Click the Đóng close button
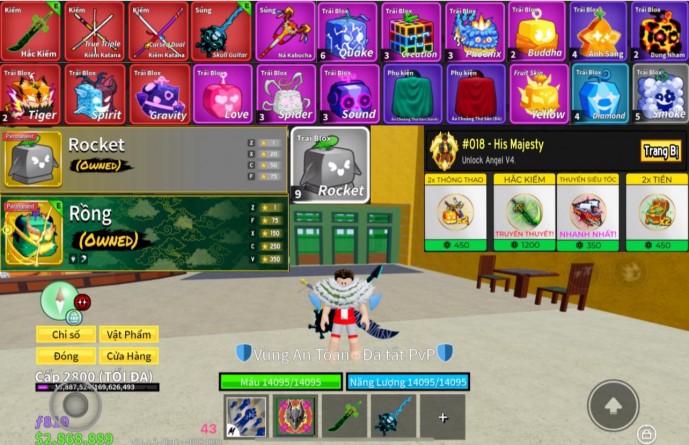 66,355
